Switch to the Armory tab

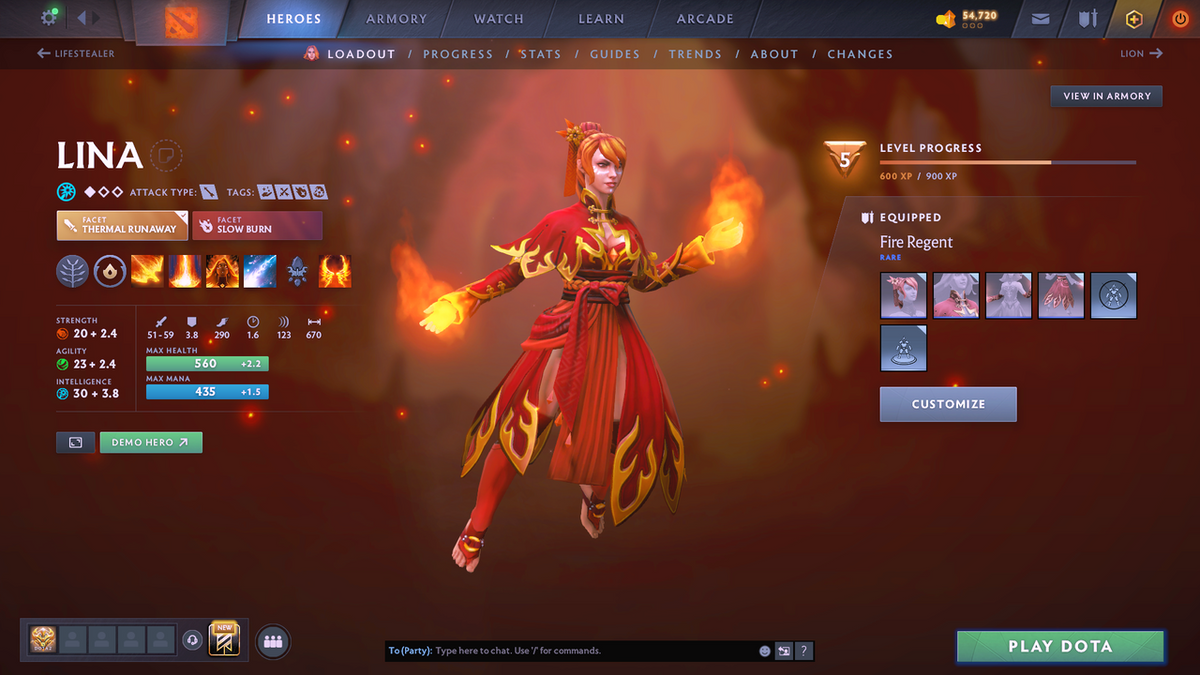(396, 19)
